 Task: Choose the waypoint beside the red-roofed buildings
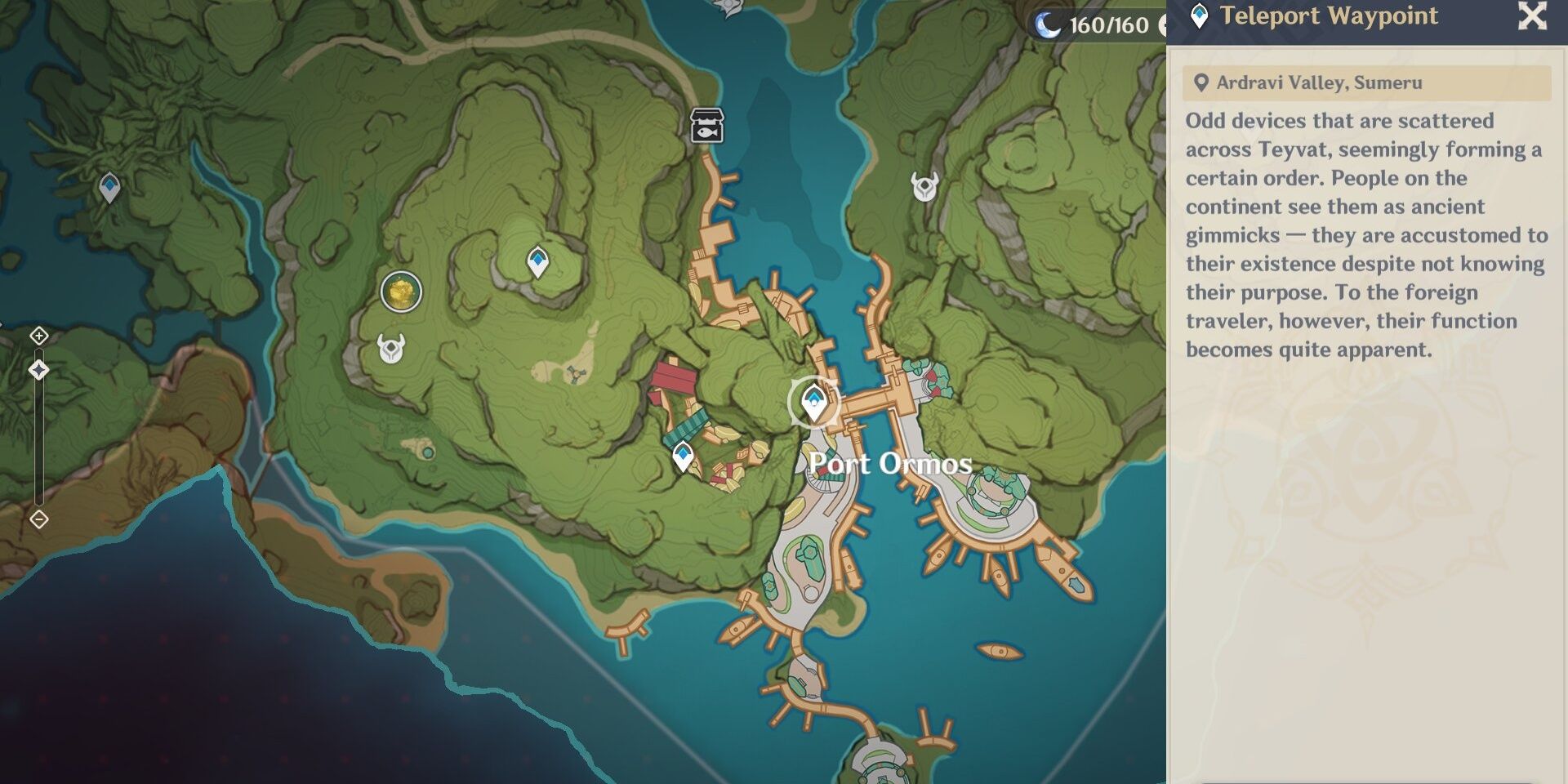683,456
